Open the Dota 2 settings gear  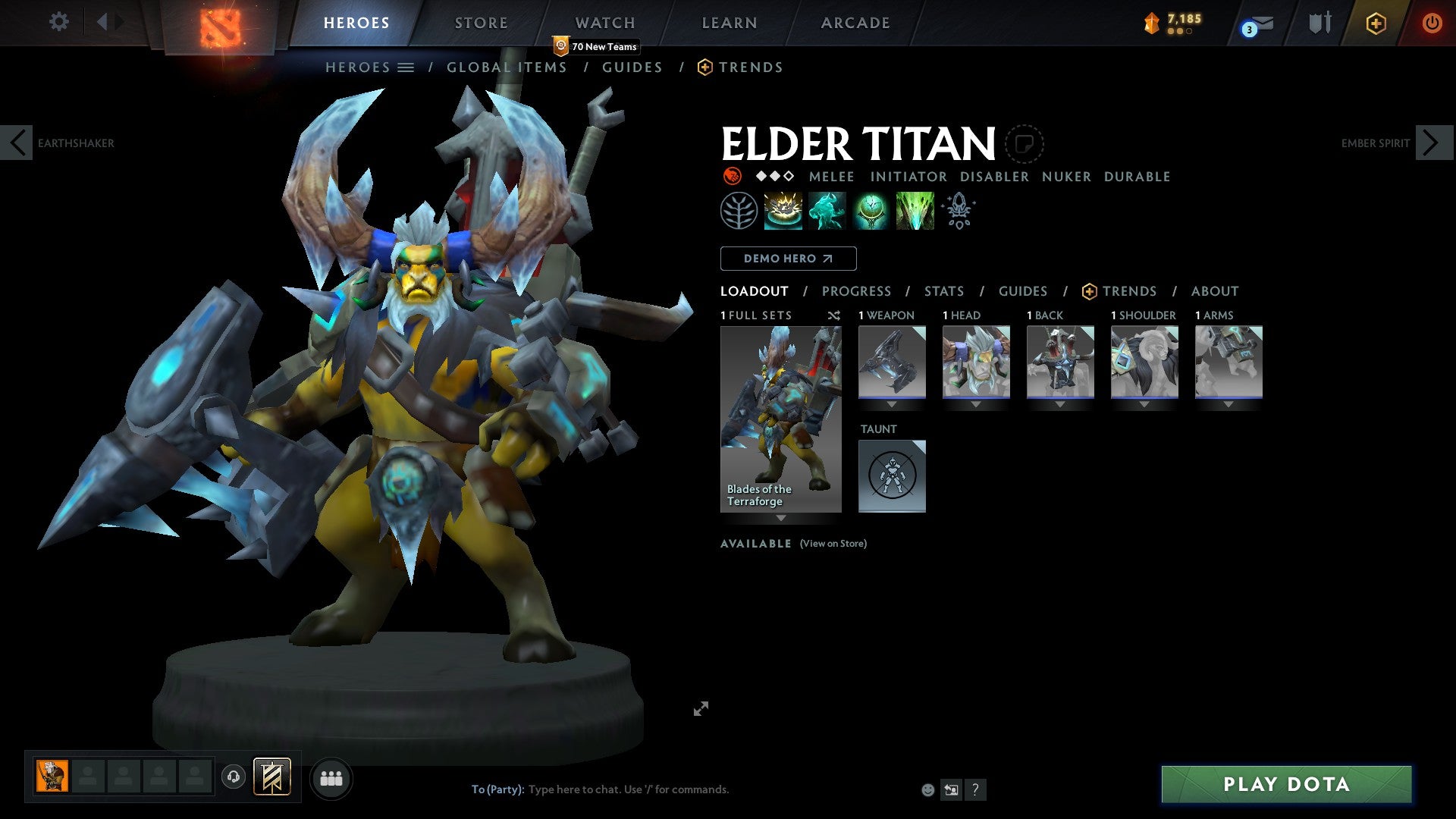(58, 22)
